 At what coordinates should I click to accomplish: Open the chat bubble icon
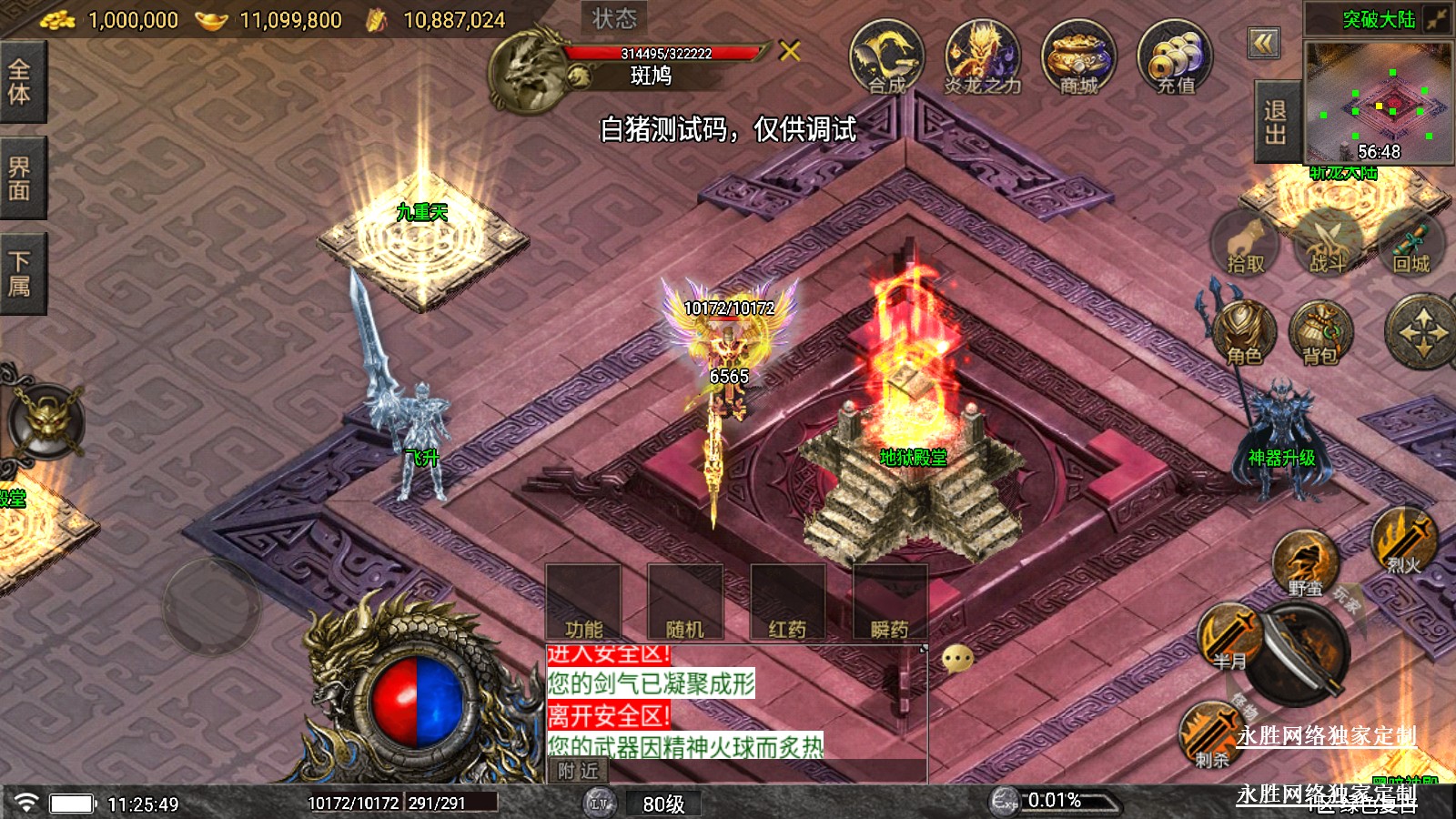tap(957, 658)
